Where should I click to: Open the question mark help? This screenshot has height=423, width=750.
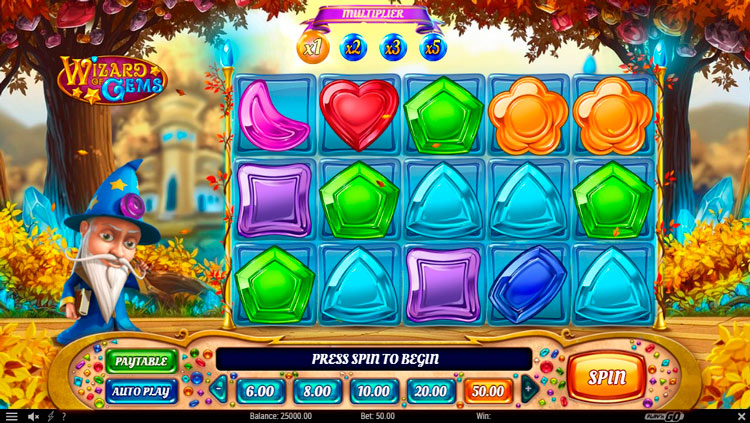64,416
